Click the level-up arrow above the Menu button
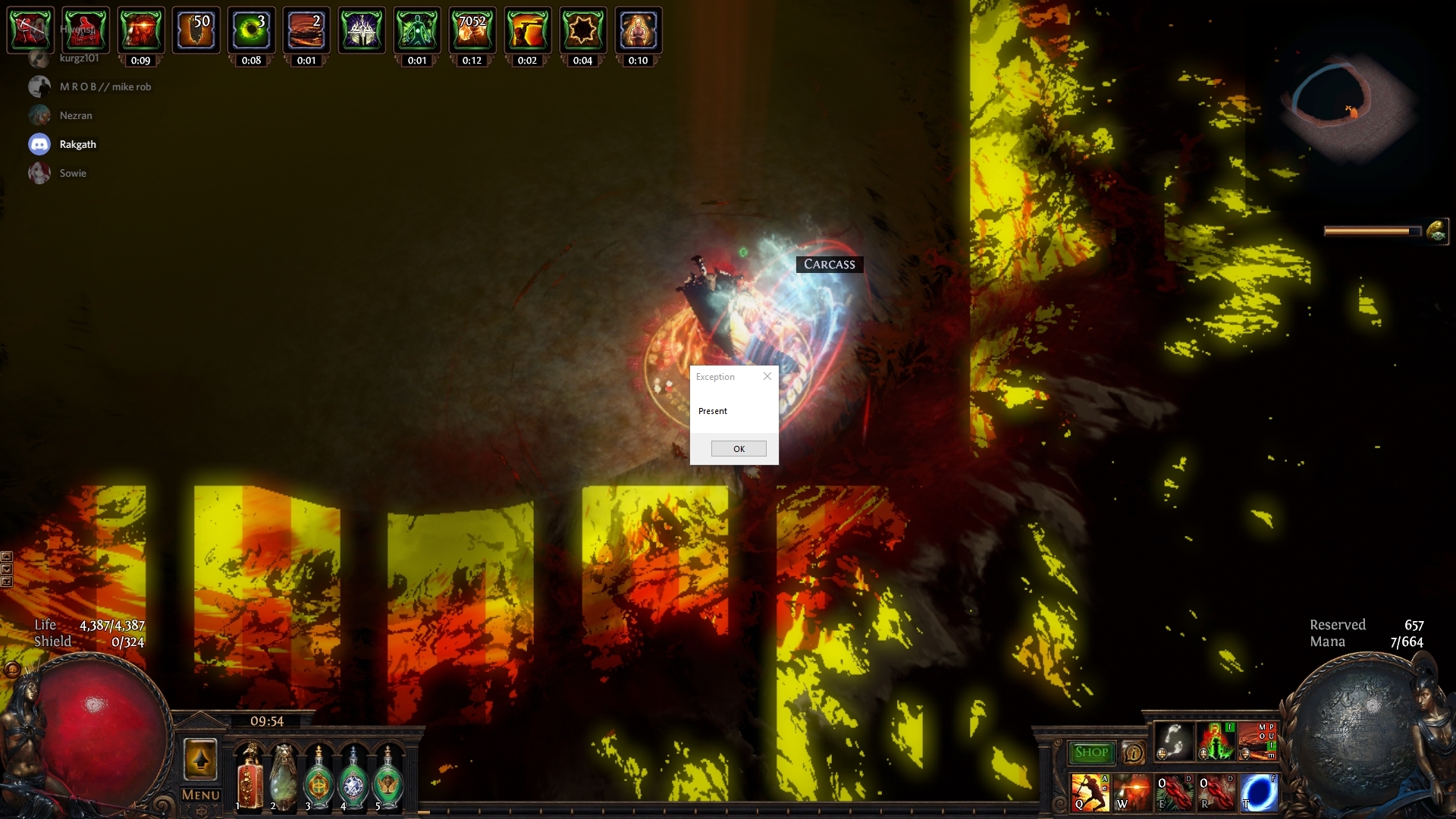 200,758
